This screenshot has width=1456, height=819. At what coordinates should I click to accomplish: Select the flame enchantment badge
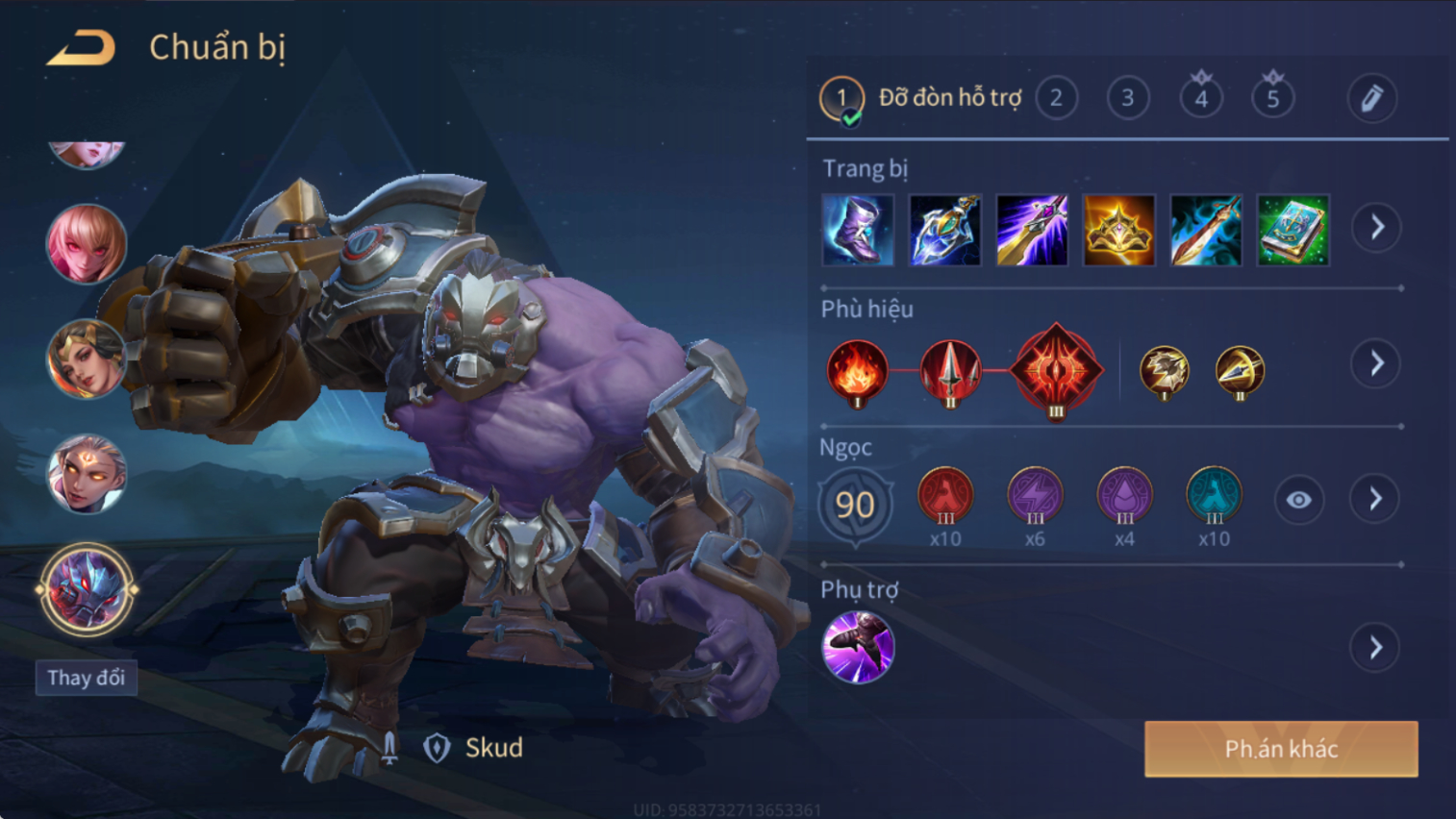pyautogui.click(x=857, y=371)
